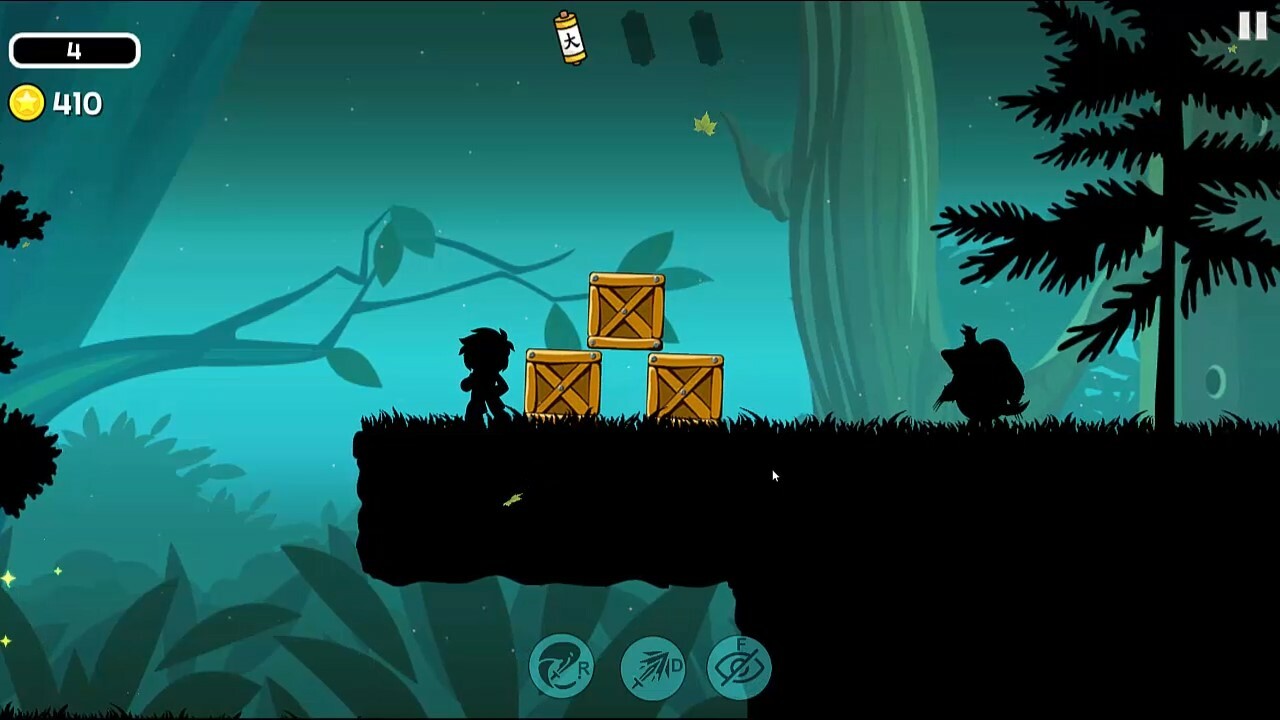Click the score counter showing 4
Screen dimensions: 1280x720
pos(74,48)
